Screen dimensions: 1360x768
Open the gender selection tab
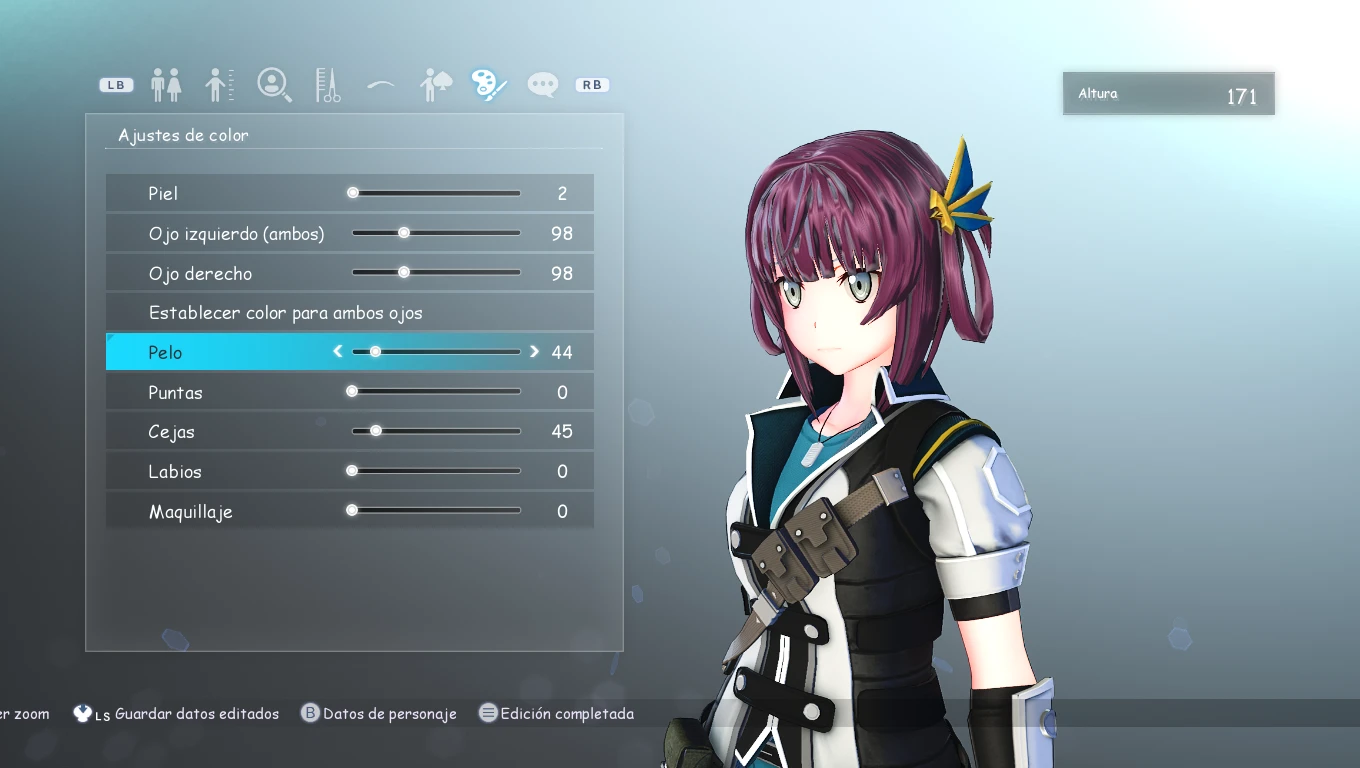coord(166,85)
